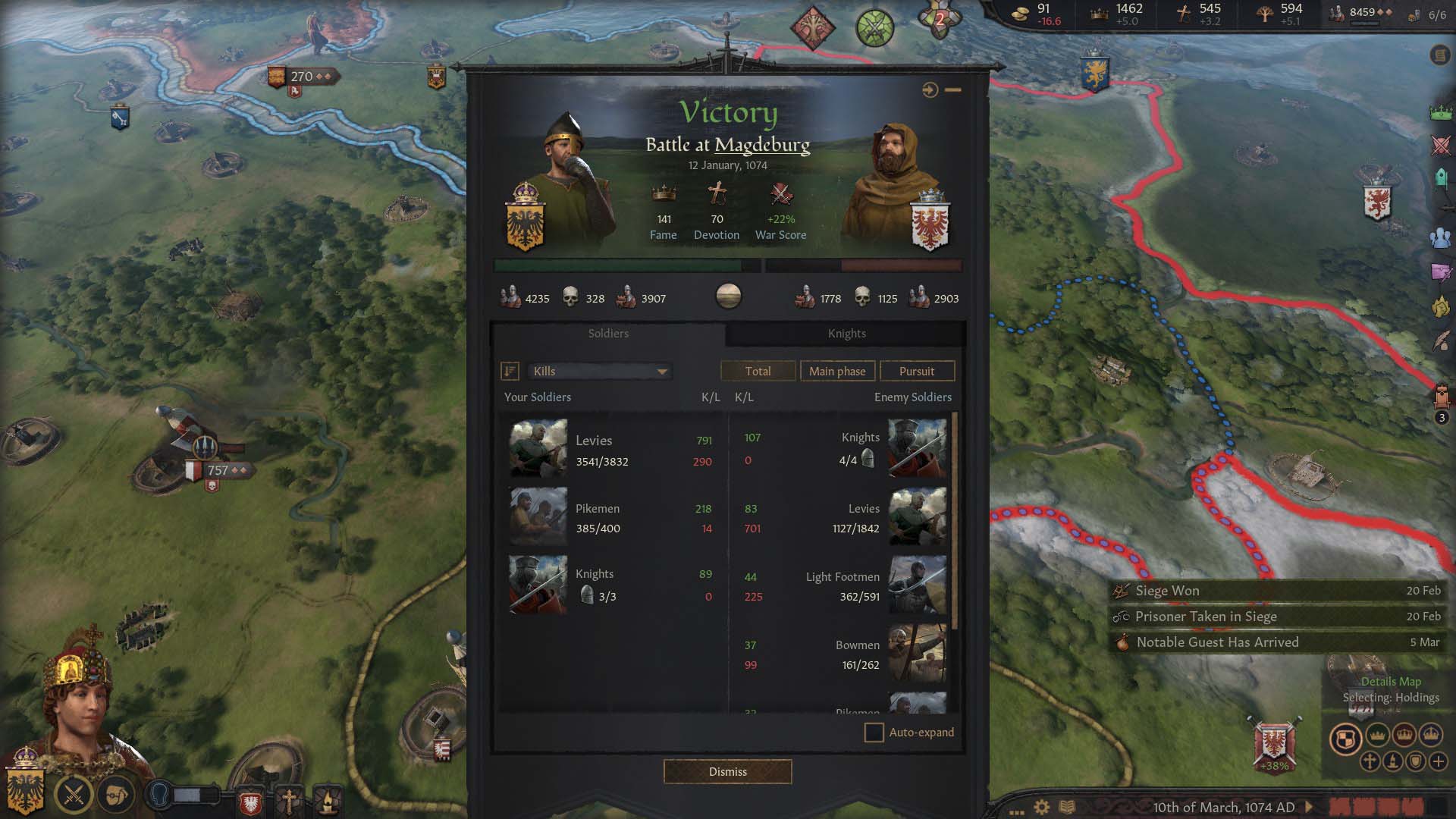Viewport: 1456px width, 819px height.
Task: Open the Kills sort dropdown
Action: click(x=599, y=372)
